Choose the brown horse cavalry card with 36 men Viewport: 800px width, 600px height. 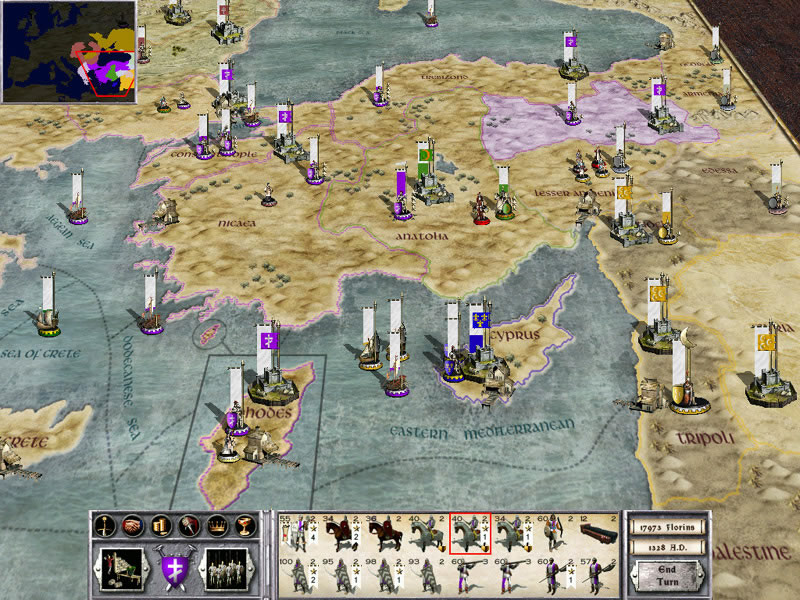click(x=382, y=533)
